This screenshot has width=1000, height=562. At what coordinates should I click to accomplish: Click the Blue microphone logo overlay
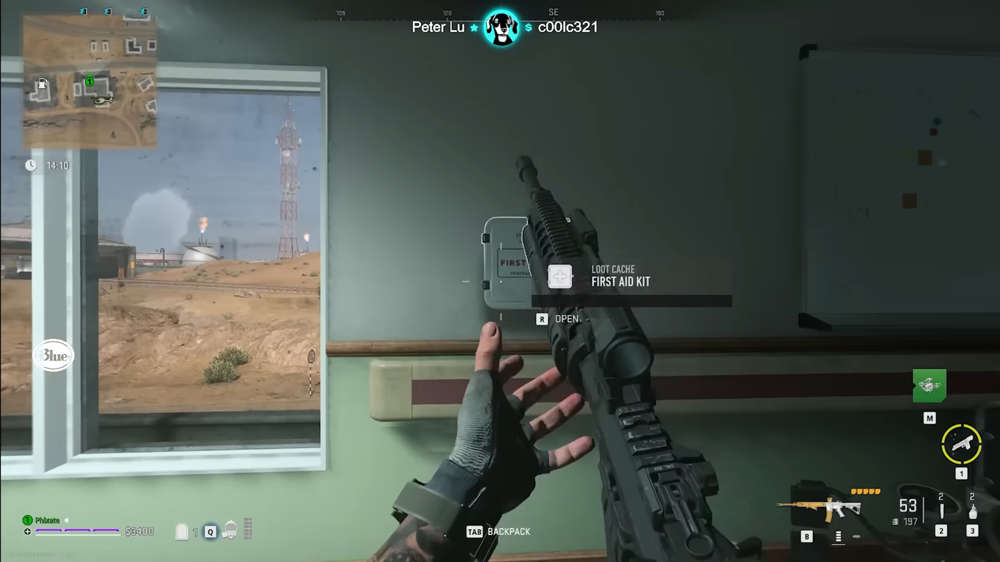[53, 355]
